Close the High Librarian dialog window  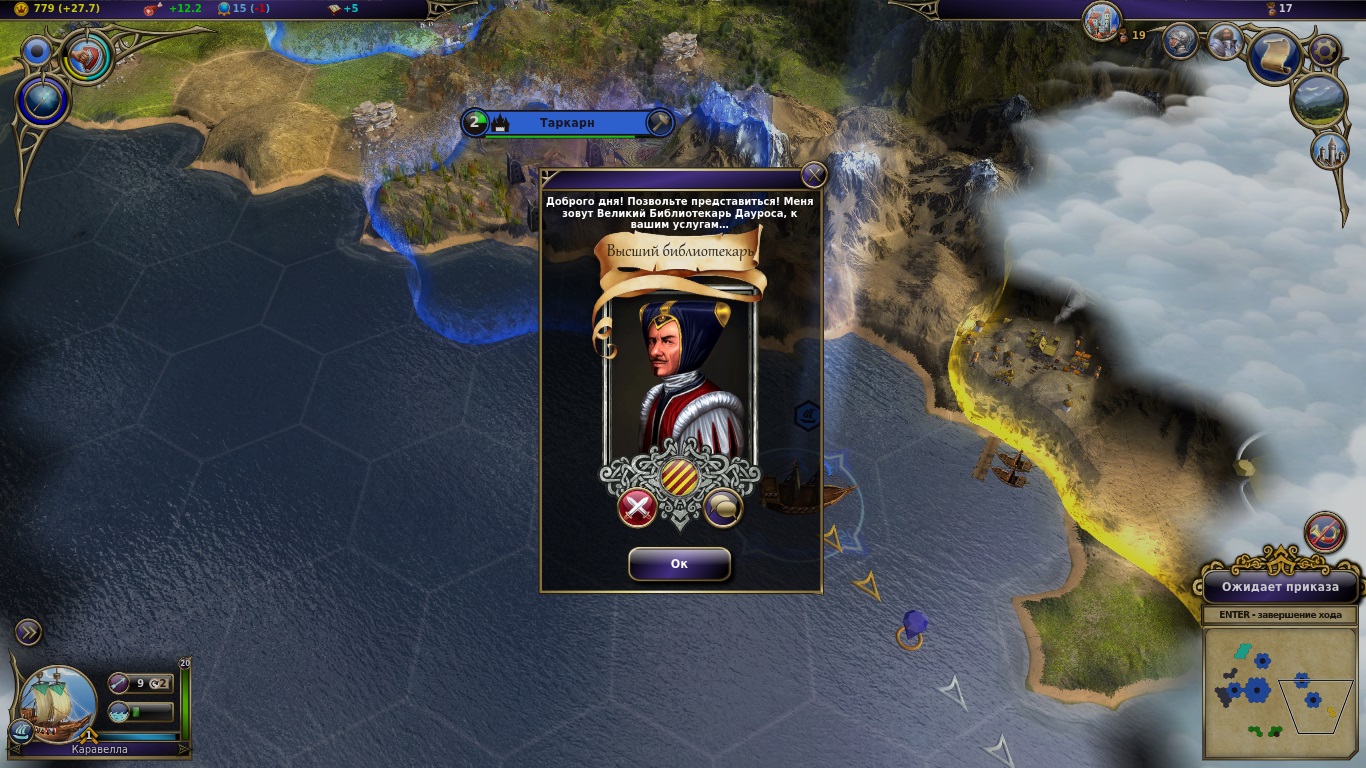(814, 175)
